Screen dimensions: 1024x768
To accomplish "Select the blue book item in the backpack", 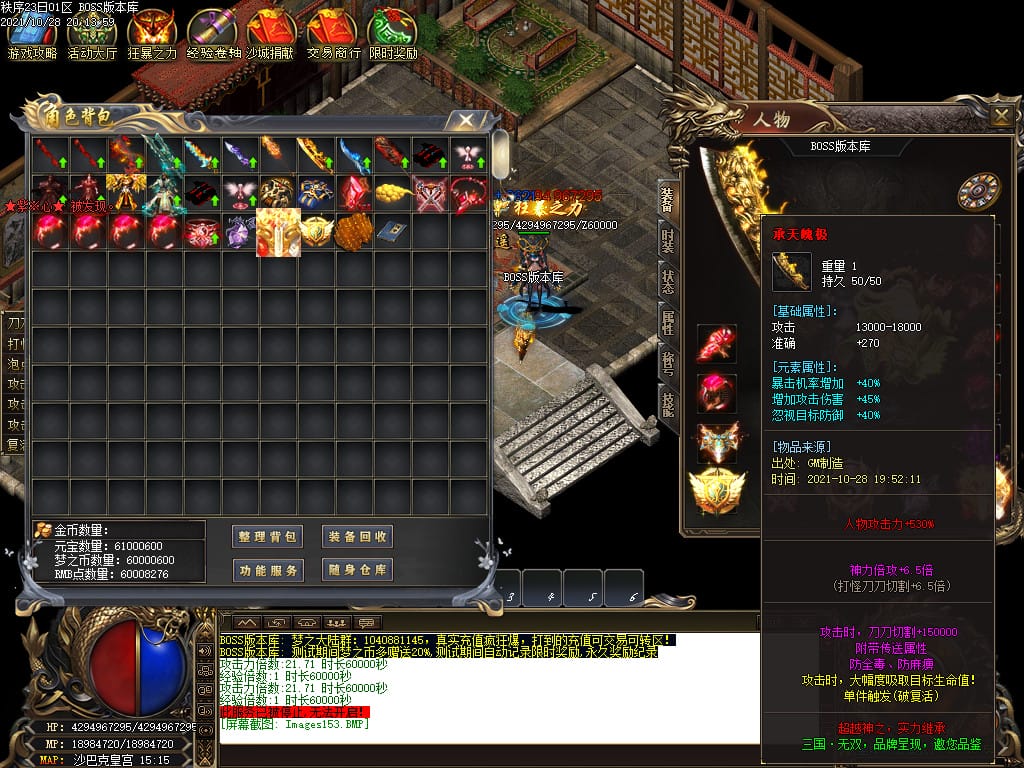I will pyautogui.click(x=390, y=231).
